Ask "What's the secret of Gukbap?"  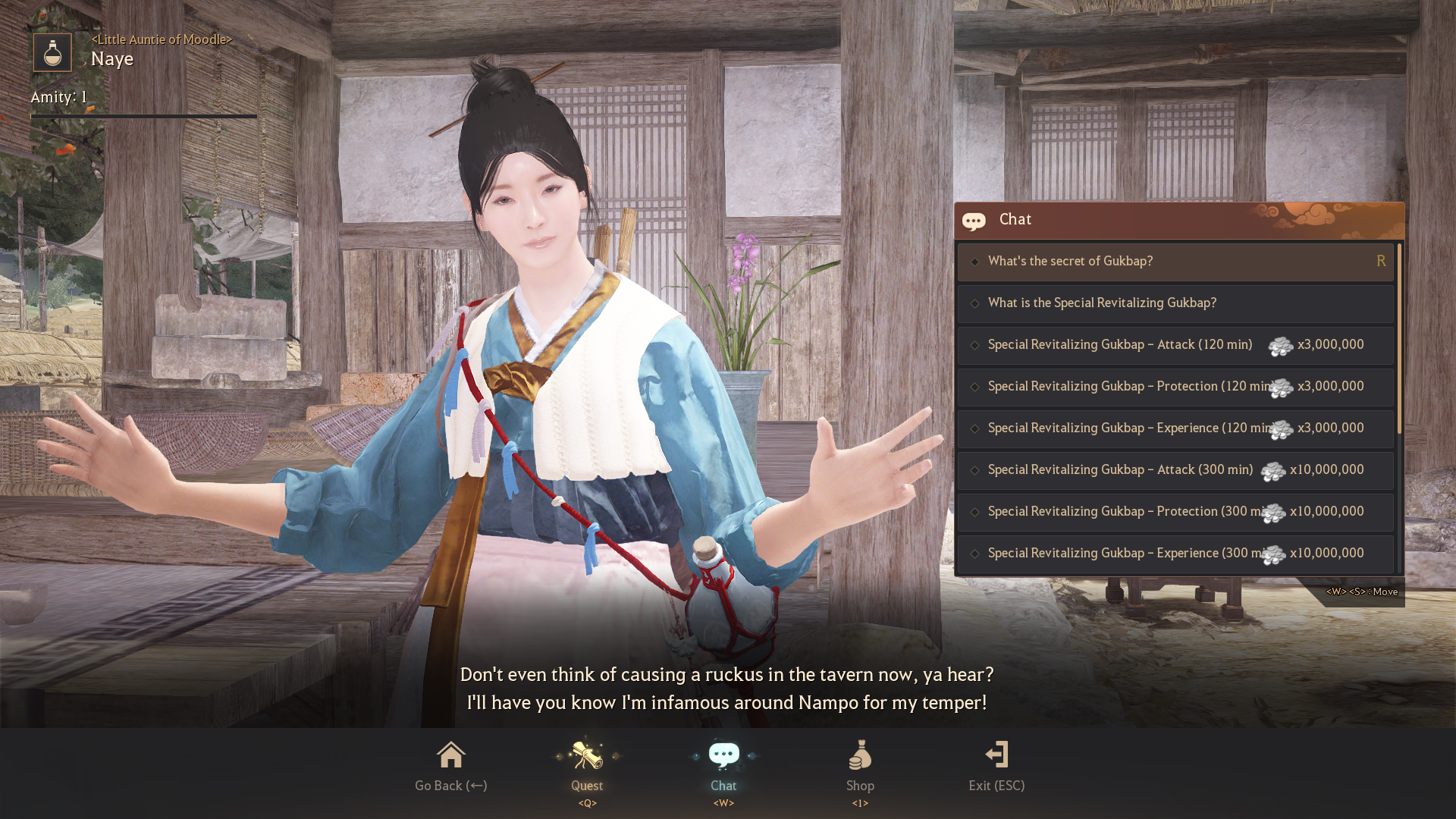pyautogui.click(x=1175, y=262)
